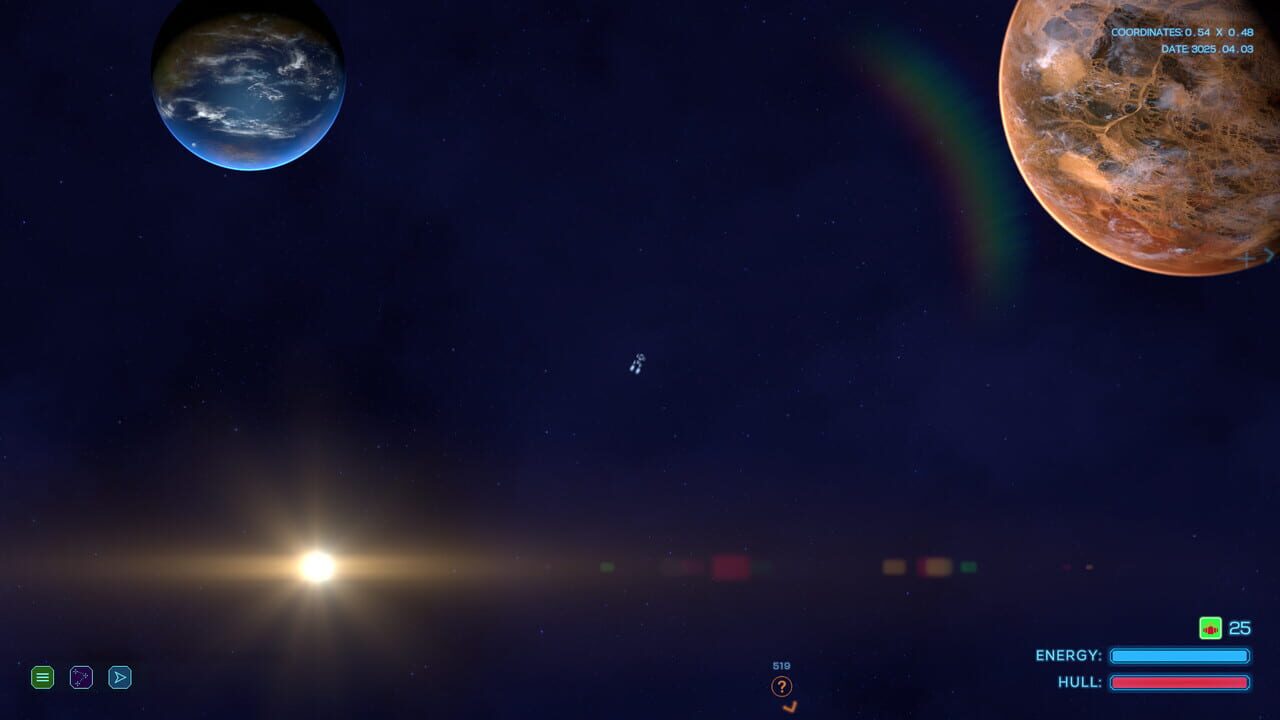The height and width of the screenshot is (720, 1280).
Task: Open the COORDINATES readout in the corner
Action: click(x=1180, y=31)
